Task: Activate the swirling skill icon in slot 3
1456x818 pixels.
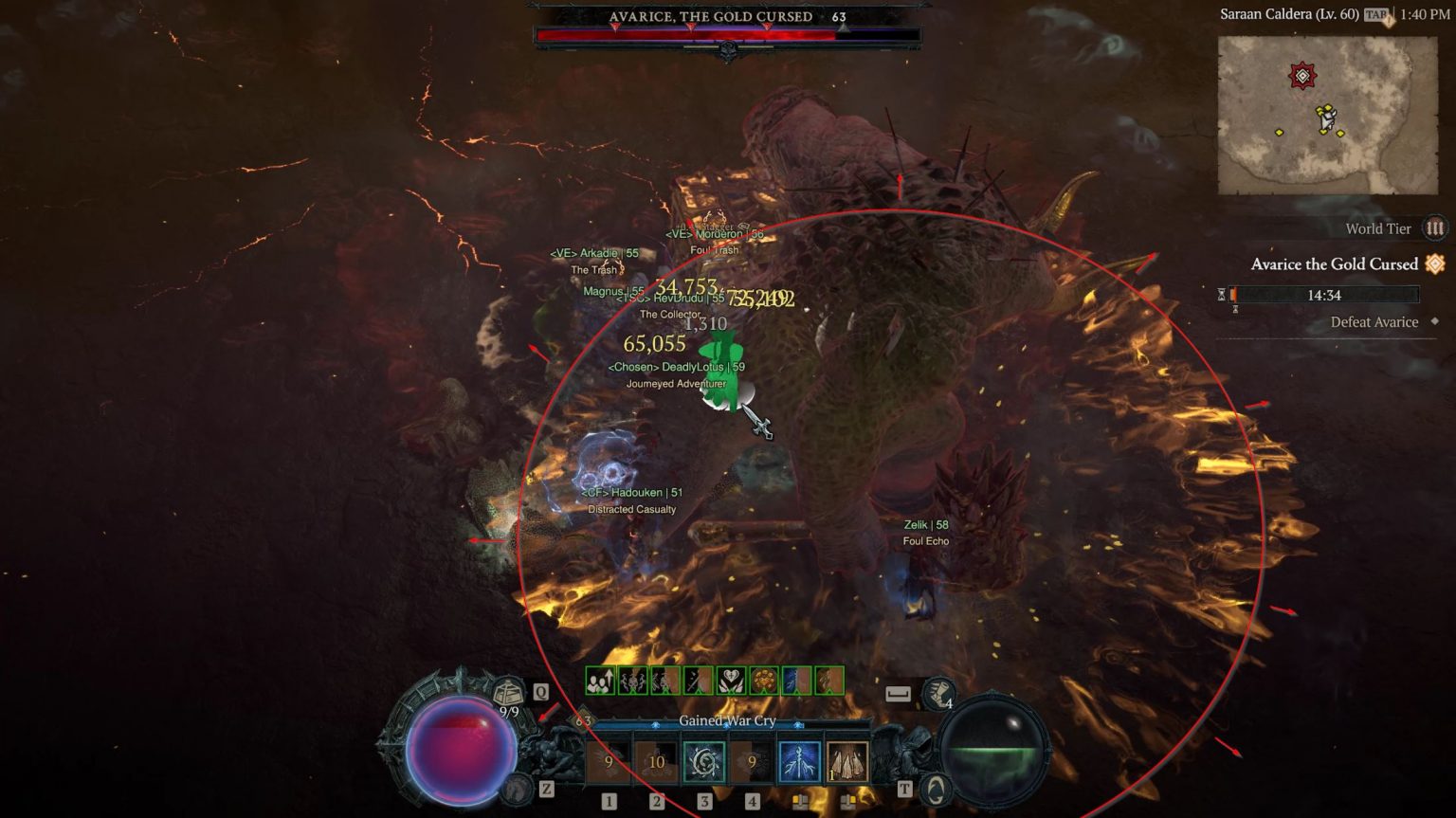Action: (x=703, y=761)
